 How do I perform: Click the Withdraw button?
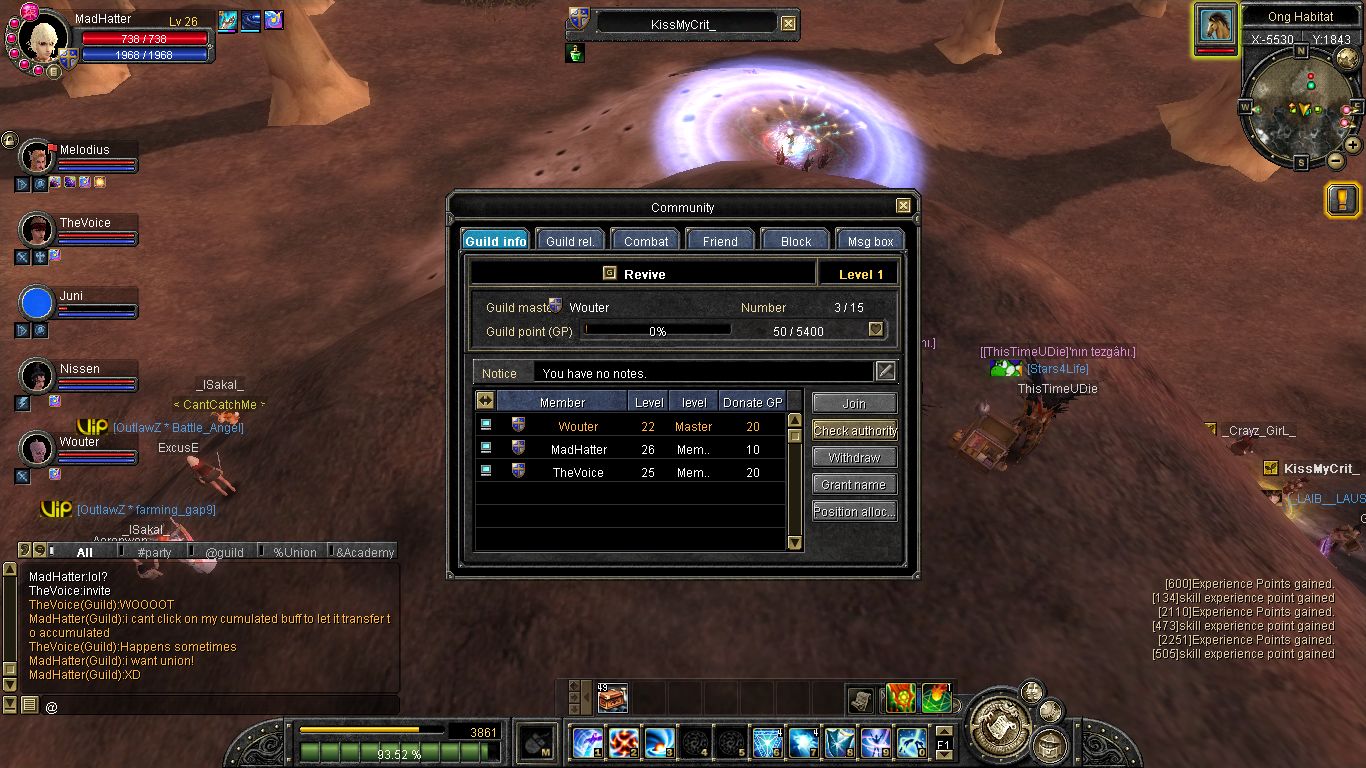click(x=854, y=457)
